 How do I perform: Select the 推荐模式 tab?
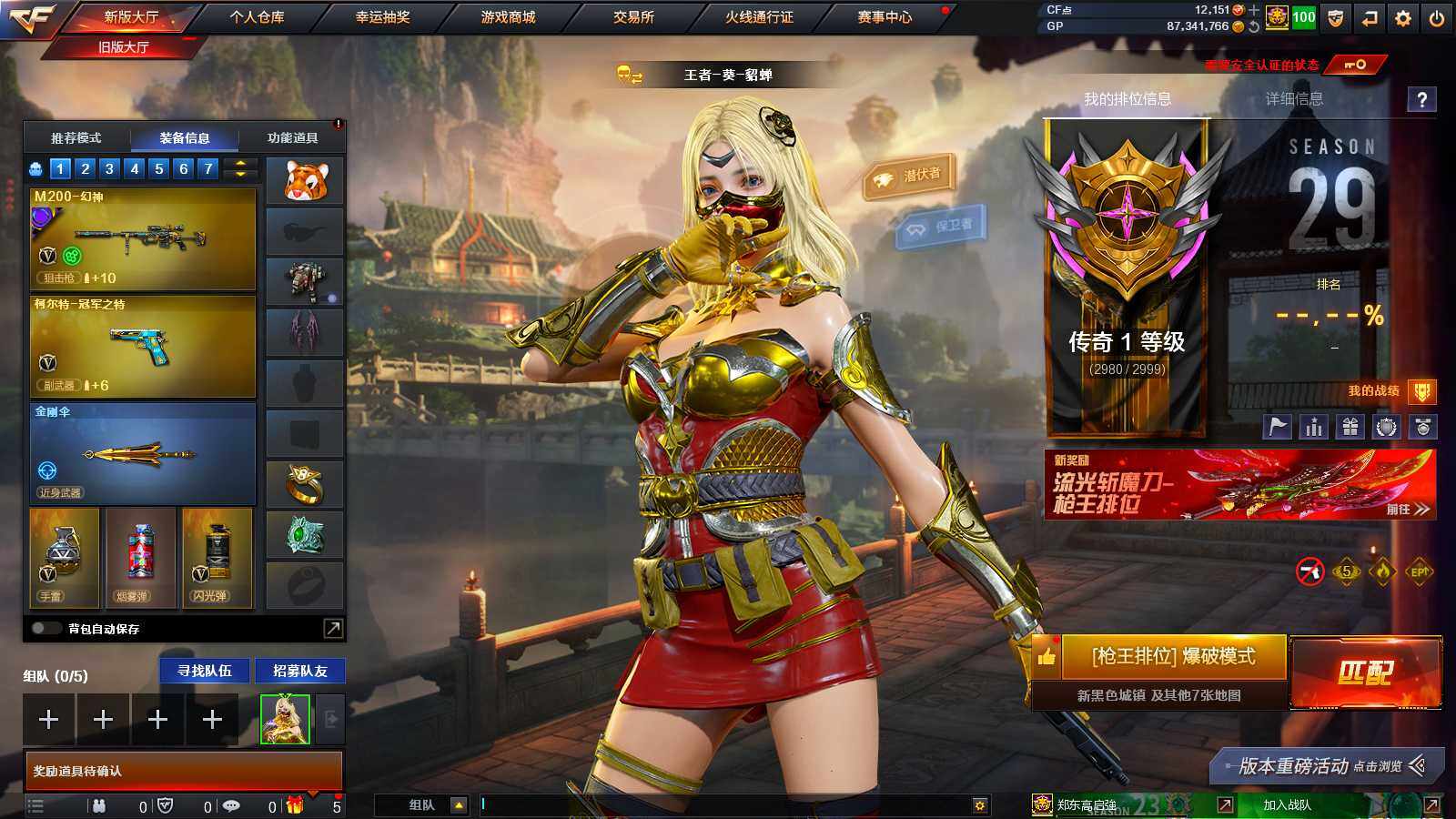pyautogui.click(x=76, y=138)
